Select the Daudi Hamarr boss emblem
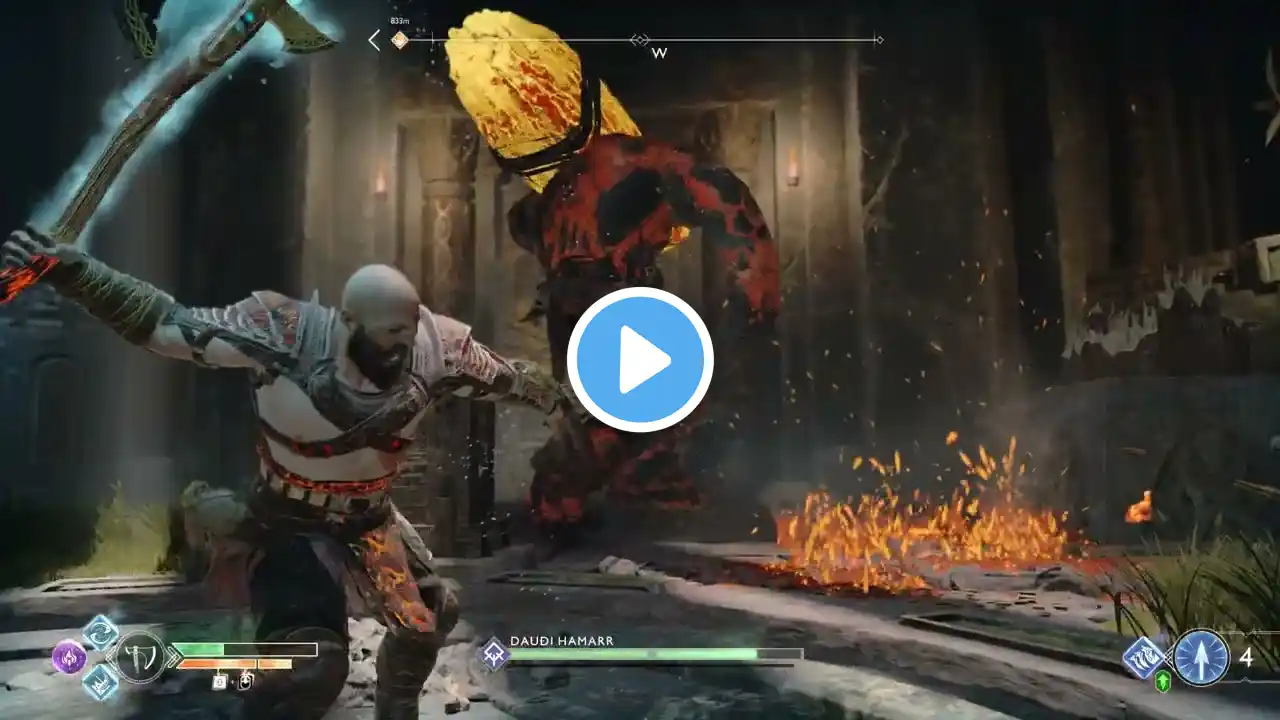Image resolution: width=1280 pixels, height=720 pixels. click(x=494, y=654)
